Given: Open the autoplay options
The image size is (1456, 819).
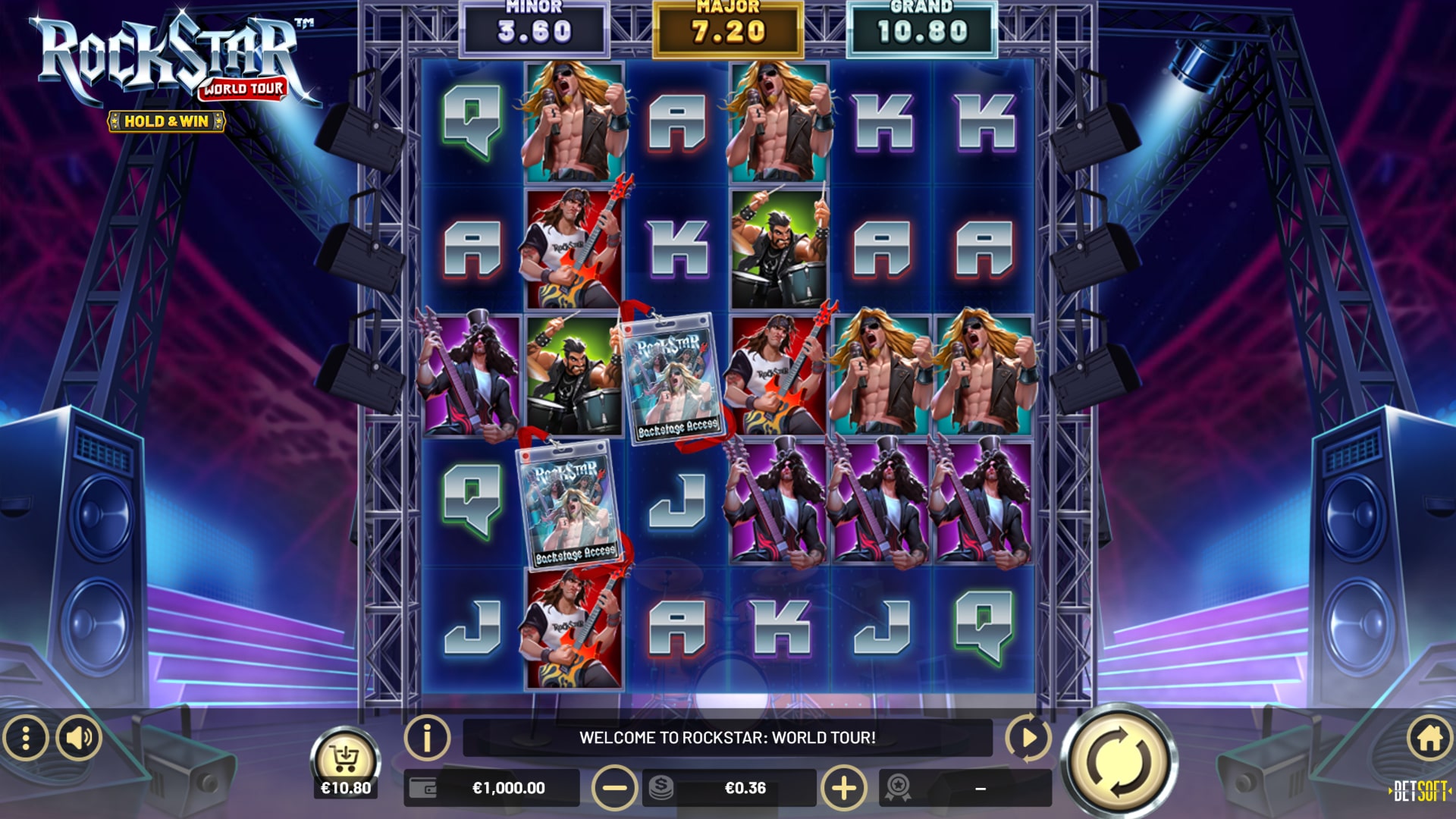Looking at the screenshot, I should coord(1028,737).
